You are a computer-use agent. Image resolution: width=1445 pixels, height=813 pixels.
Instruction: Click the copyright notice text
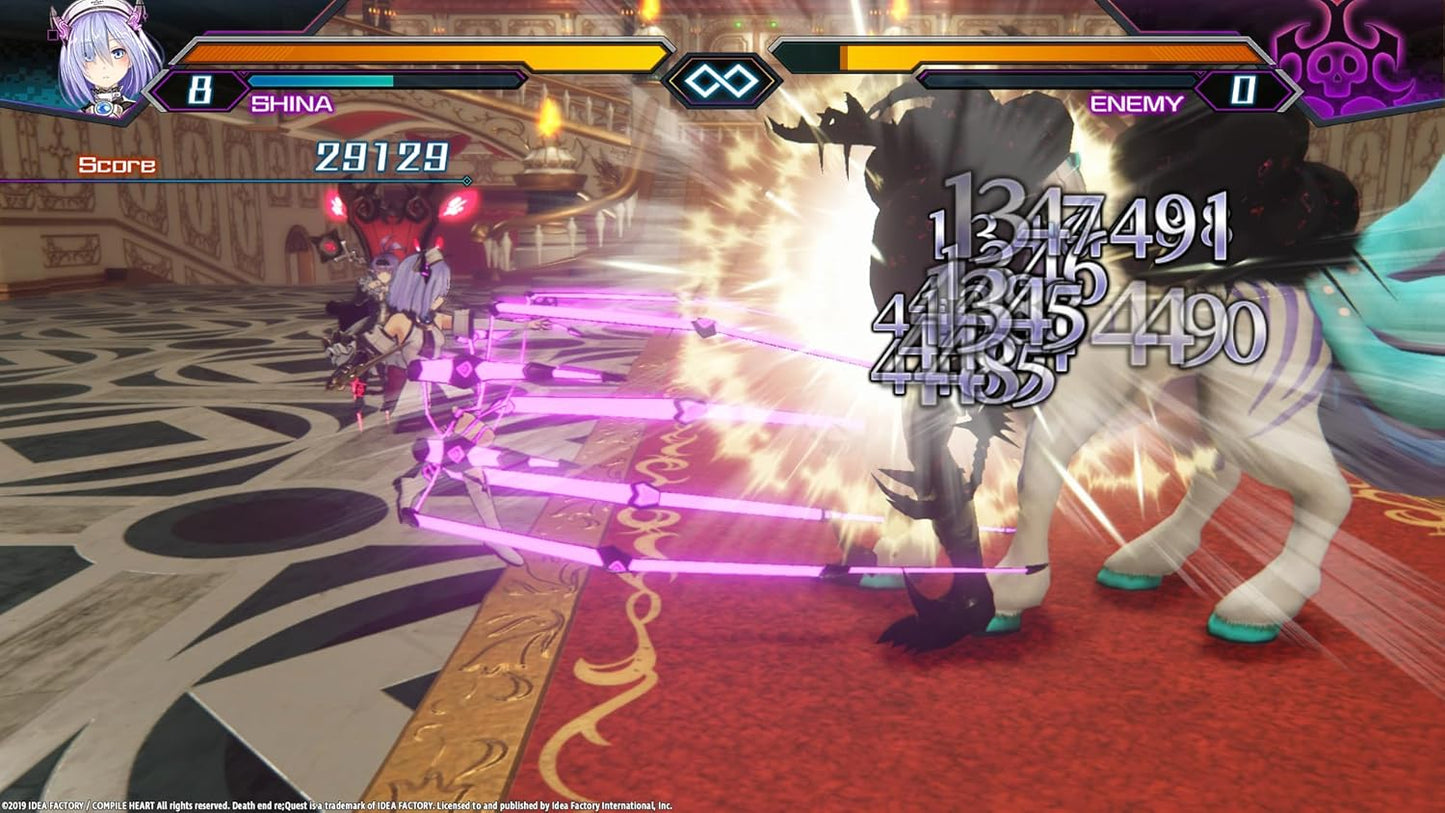(340, 801)
